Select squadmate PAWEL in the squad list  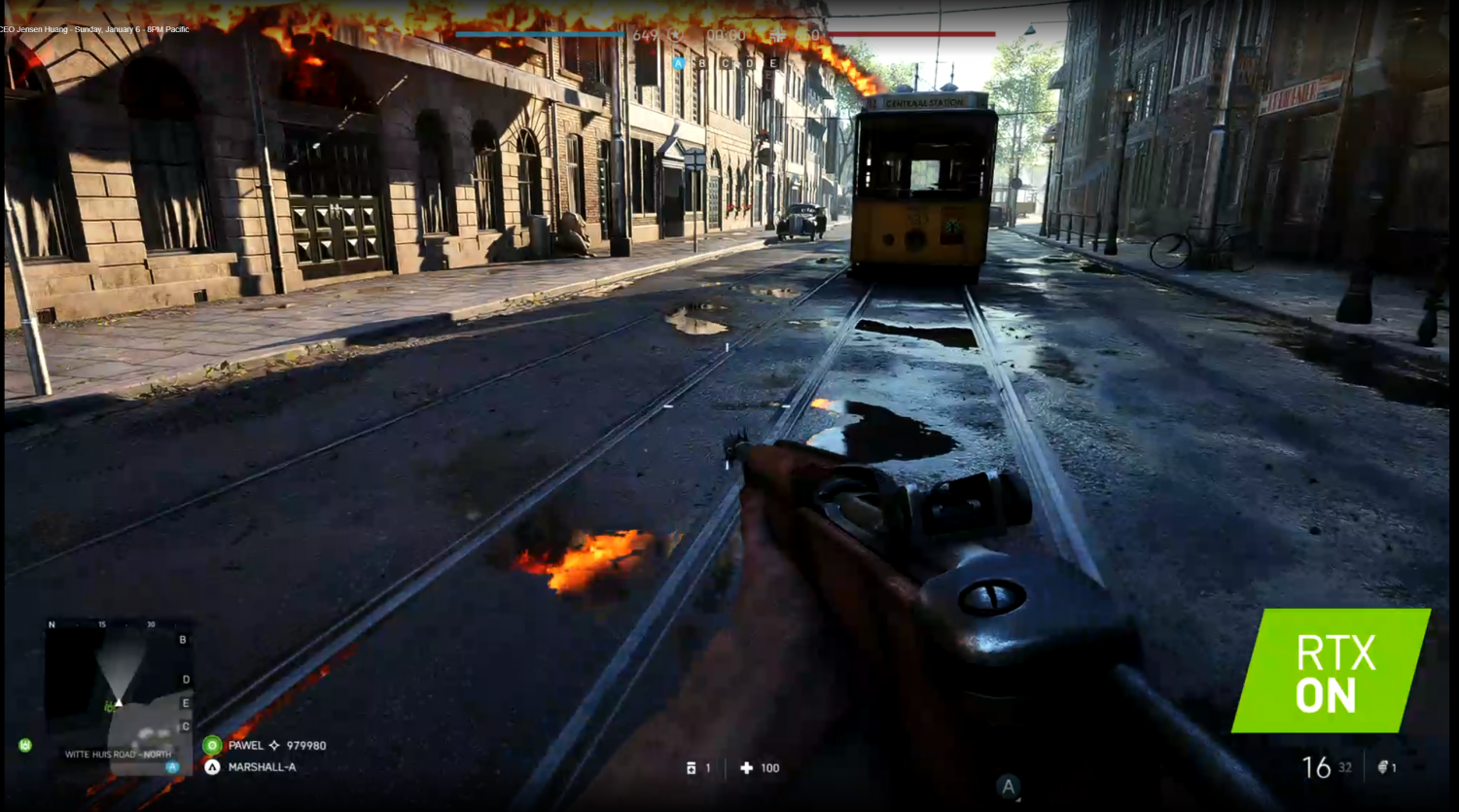245,745
